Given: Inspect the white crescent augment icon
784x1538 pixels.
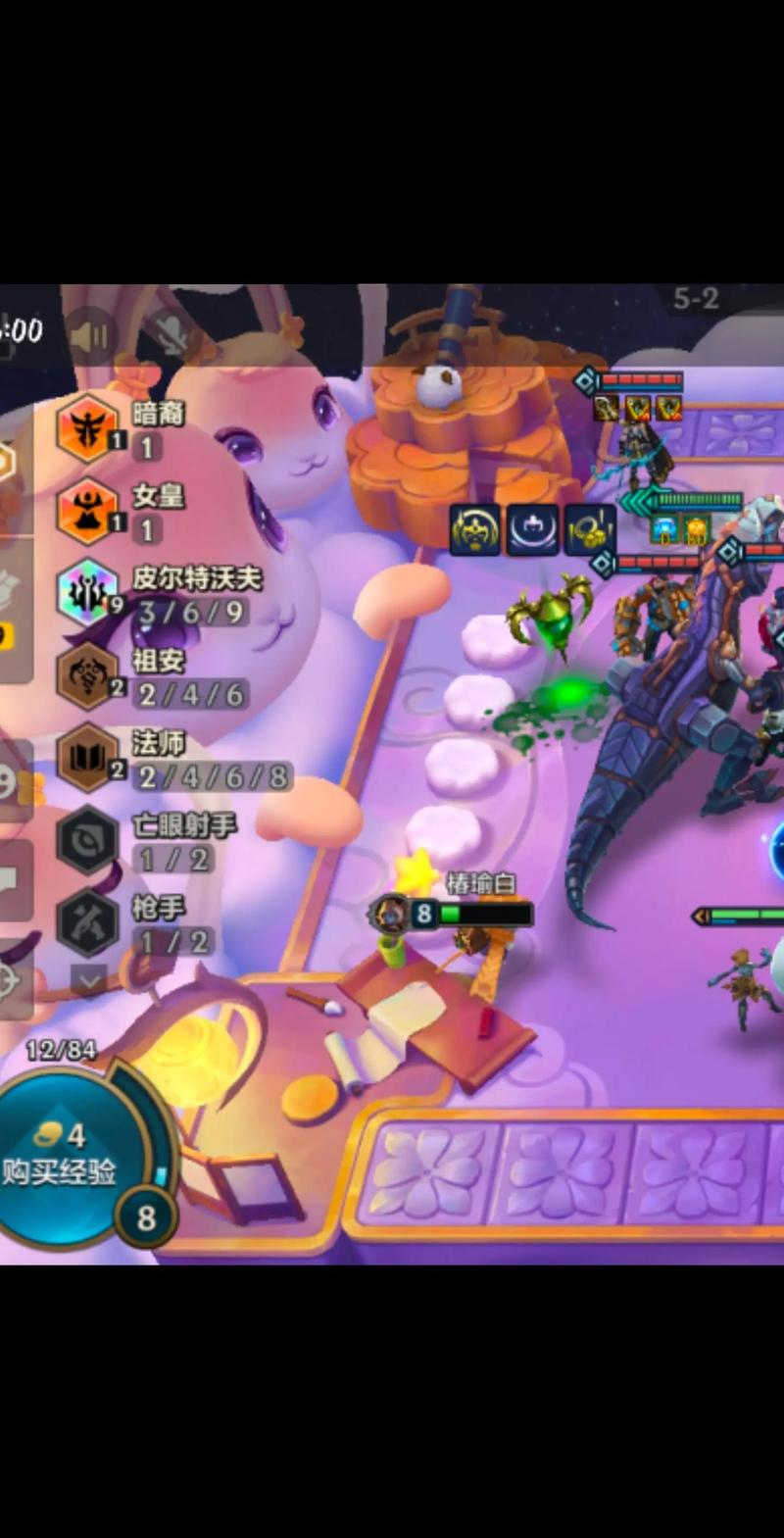Looking at the screenshot, I should [533, 530].
